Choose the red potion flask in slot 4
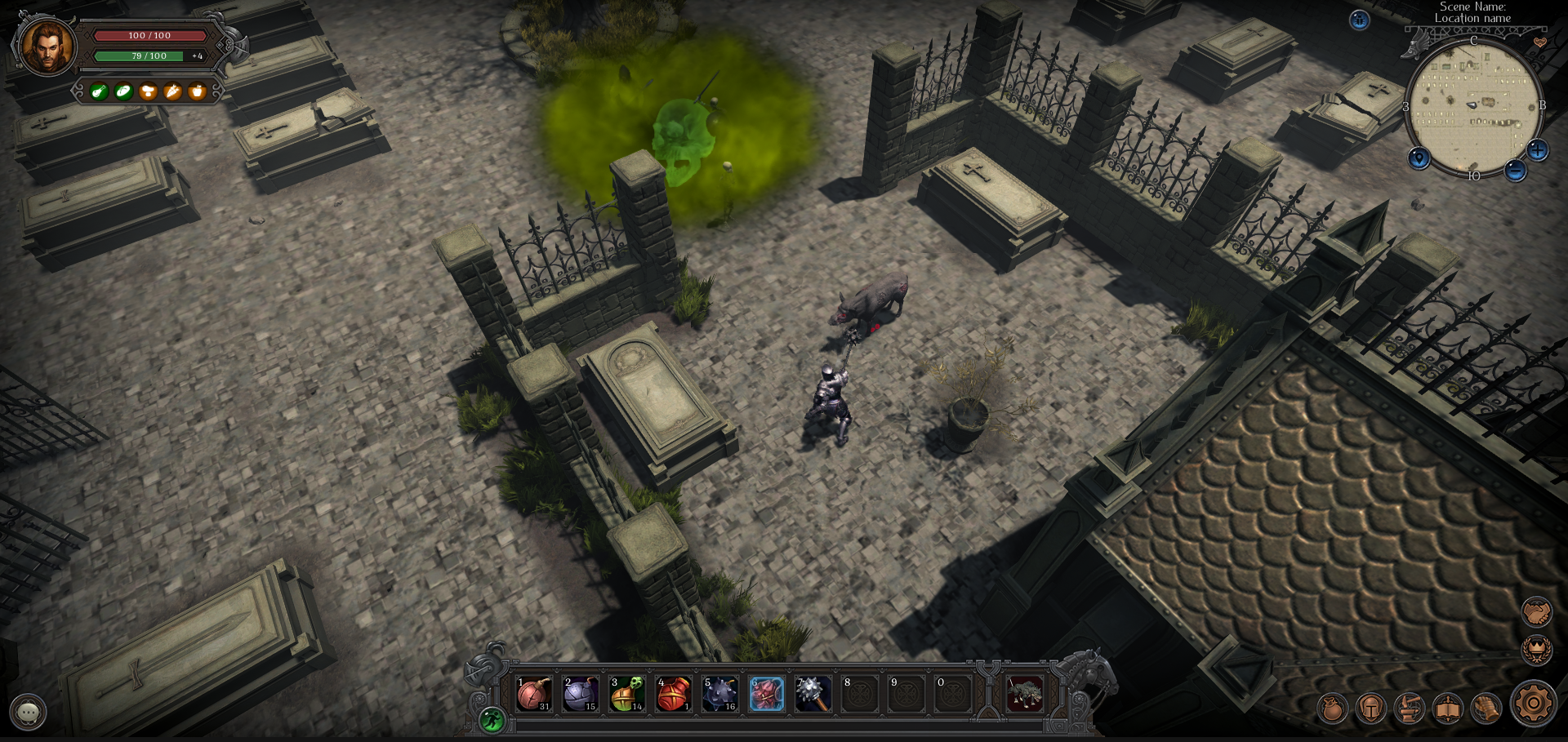Viewport: 1568px width, 742px height. click(x=674, y=694)
